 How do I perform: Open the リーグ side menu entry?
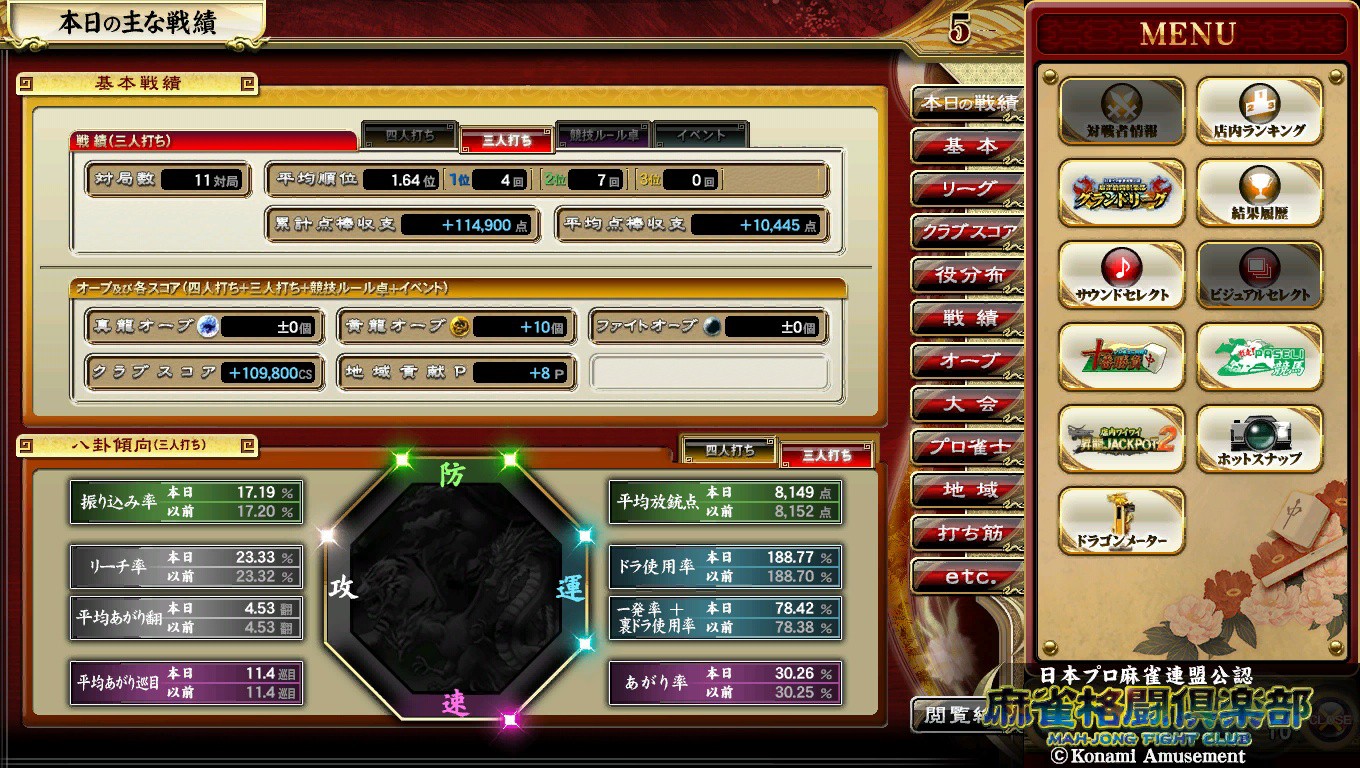pyautogui.click(x=968, y=189)
